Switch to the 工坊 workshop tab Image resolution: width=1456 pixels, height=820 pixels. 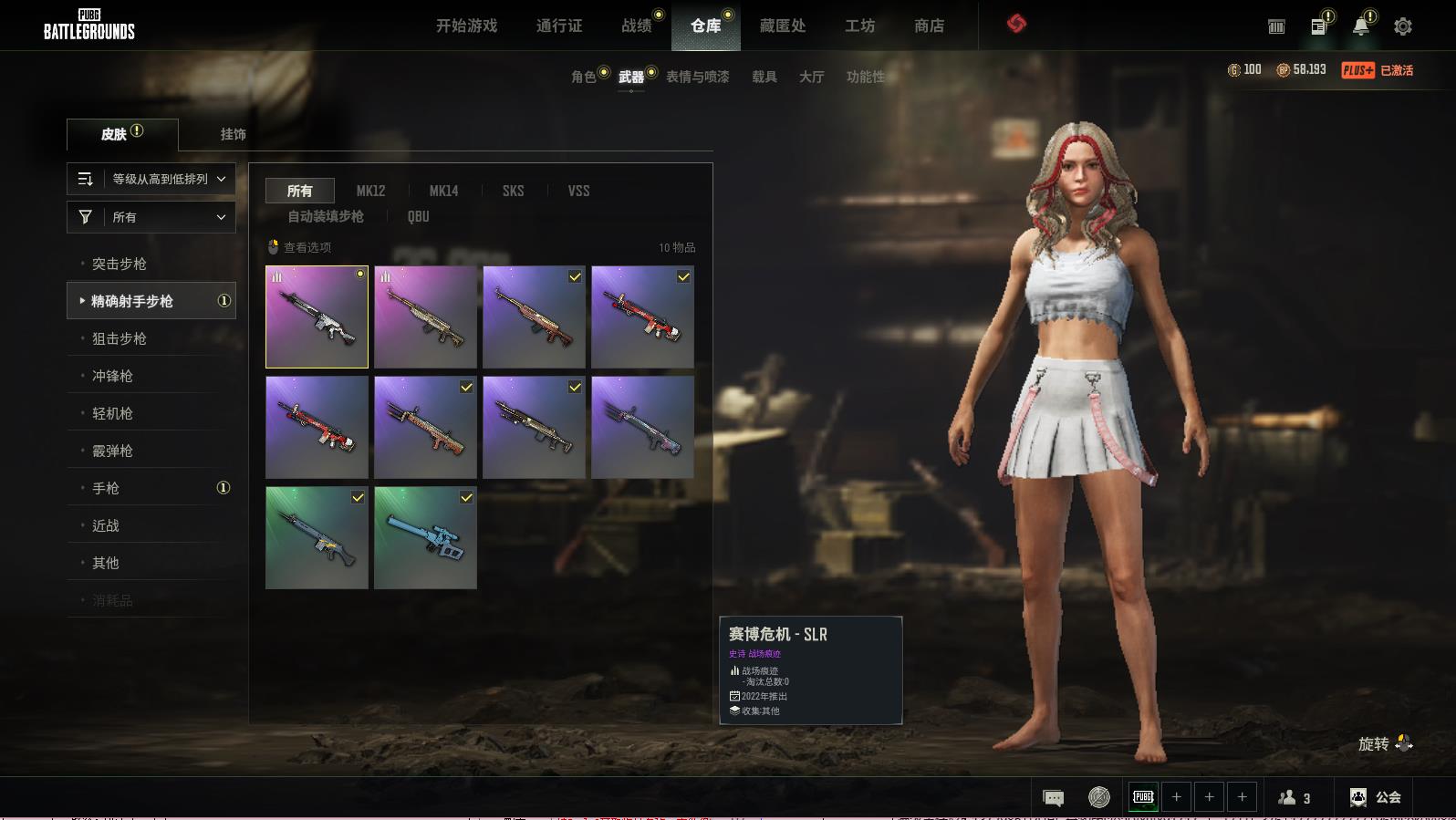pyautogui.click(x=859, y=26)
